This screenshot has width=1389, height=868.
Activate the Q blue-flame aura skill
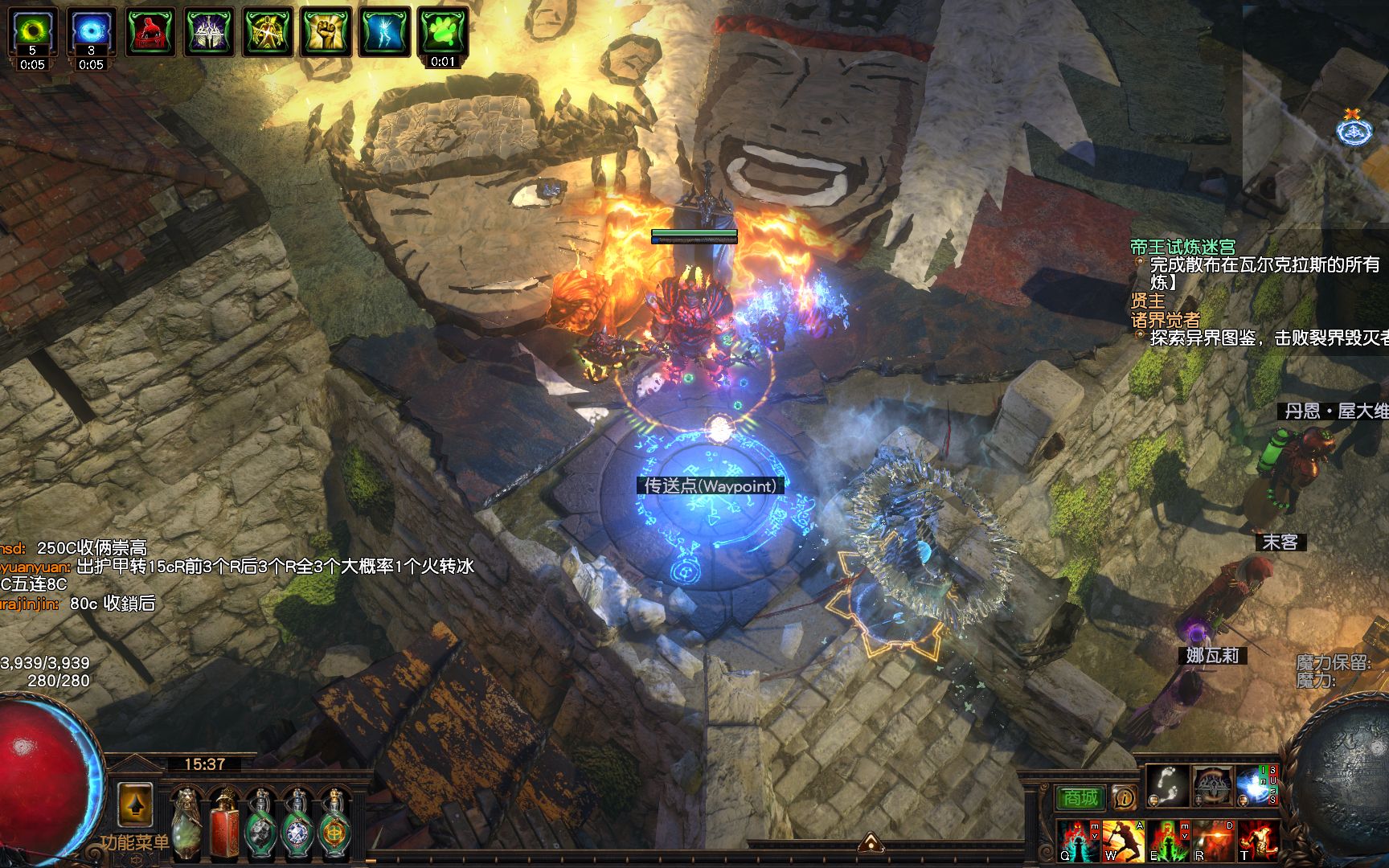coord(1077,841)
